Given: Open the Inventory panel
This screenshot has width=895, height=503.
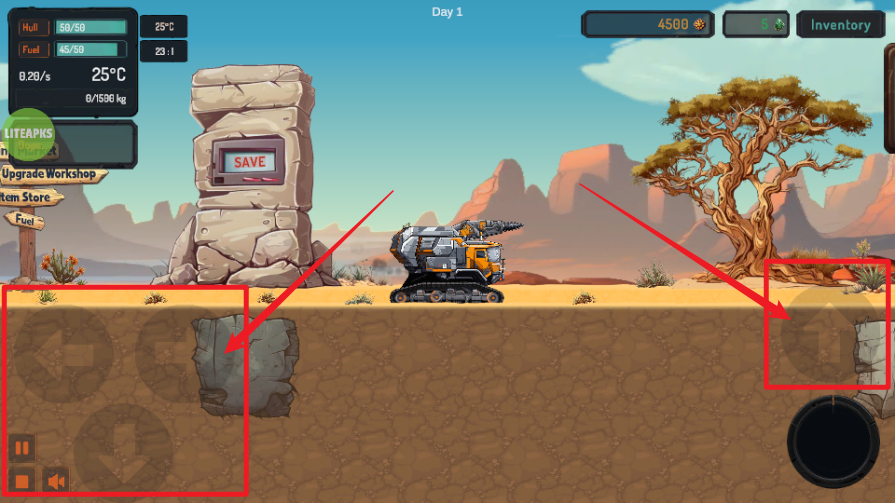Looking at the screenshot, I should click(x=840, y=25).
